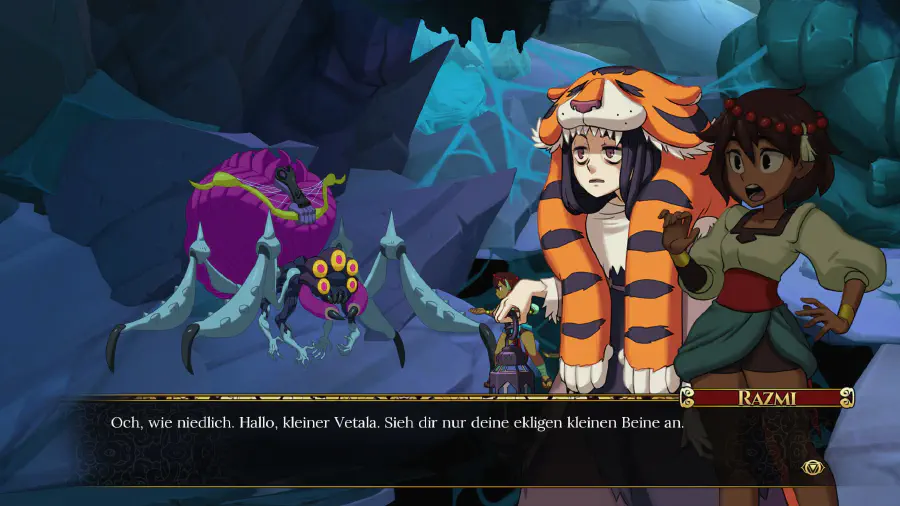This screenshot has height=506, width=900.
Task: Advance dialogue with the golden triangle icon
Action: click(811, 466)
